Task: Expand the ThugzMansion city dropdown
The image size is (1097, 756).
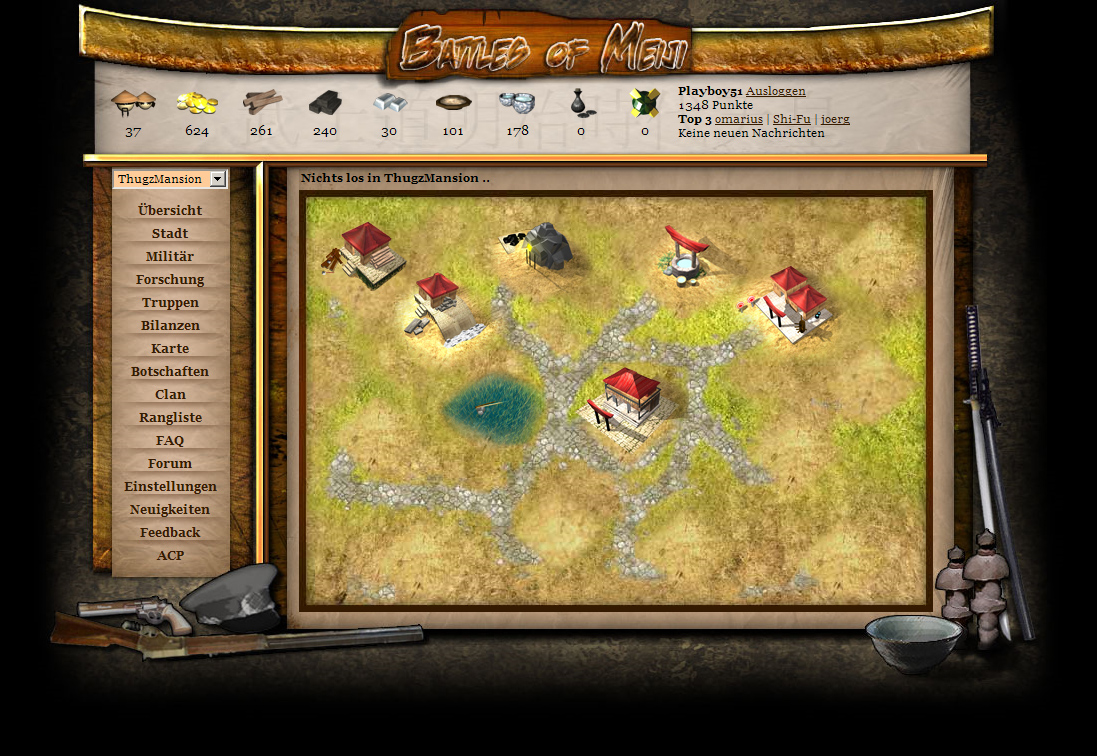Action: pos(218,179)
